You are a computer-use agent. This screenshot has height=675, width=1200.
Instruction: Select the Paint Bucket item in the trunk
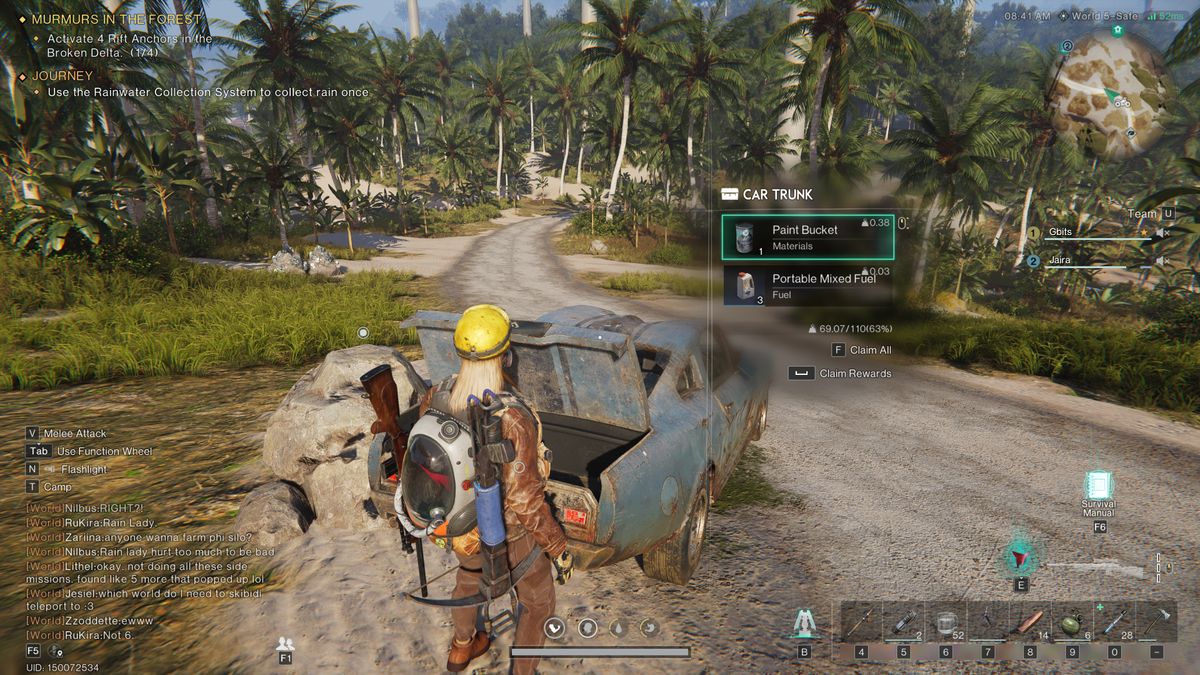point(807,237)
